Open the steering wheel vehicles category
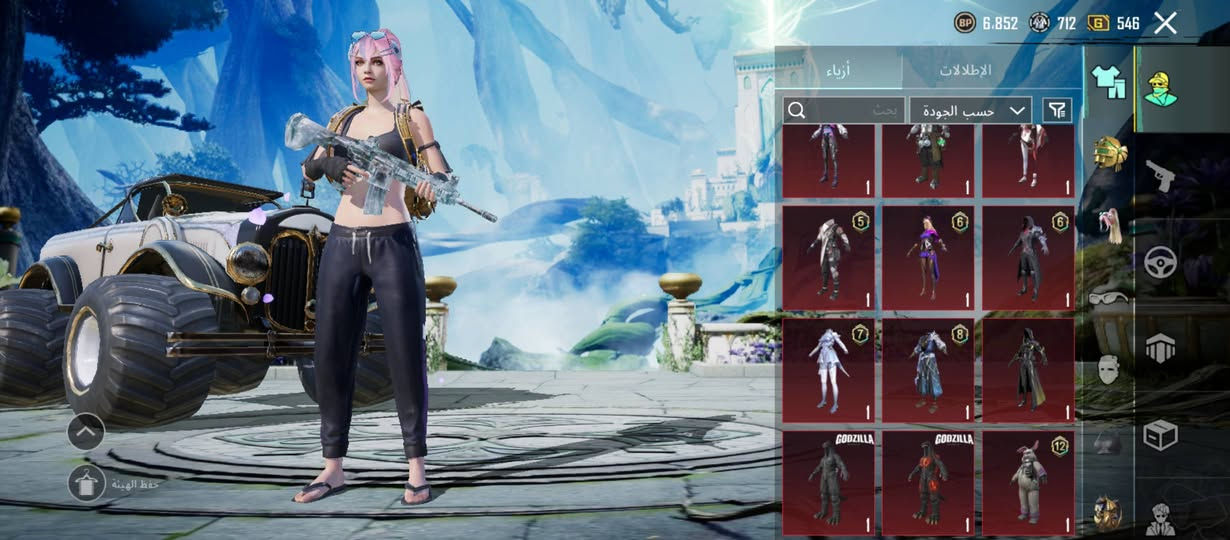The width and height of the screenshot is (1230, 540). 1161,262
